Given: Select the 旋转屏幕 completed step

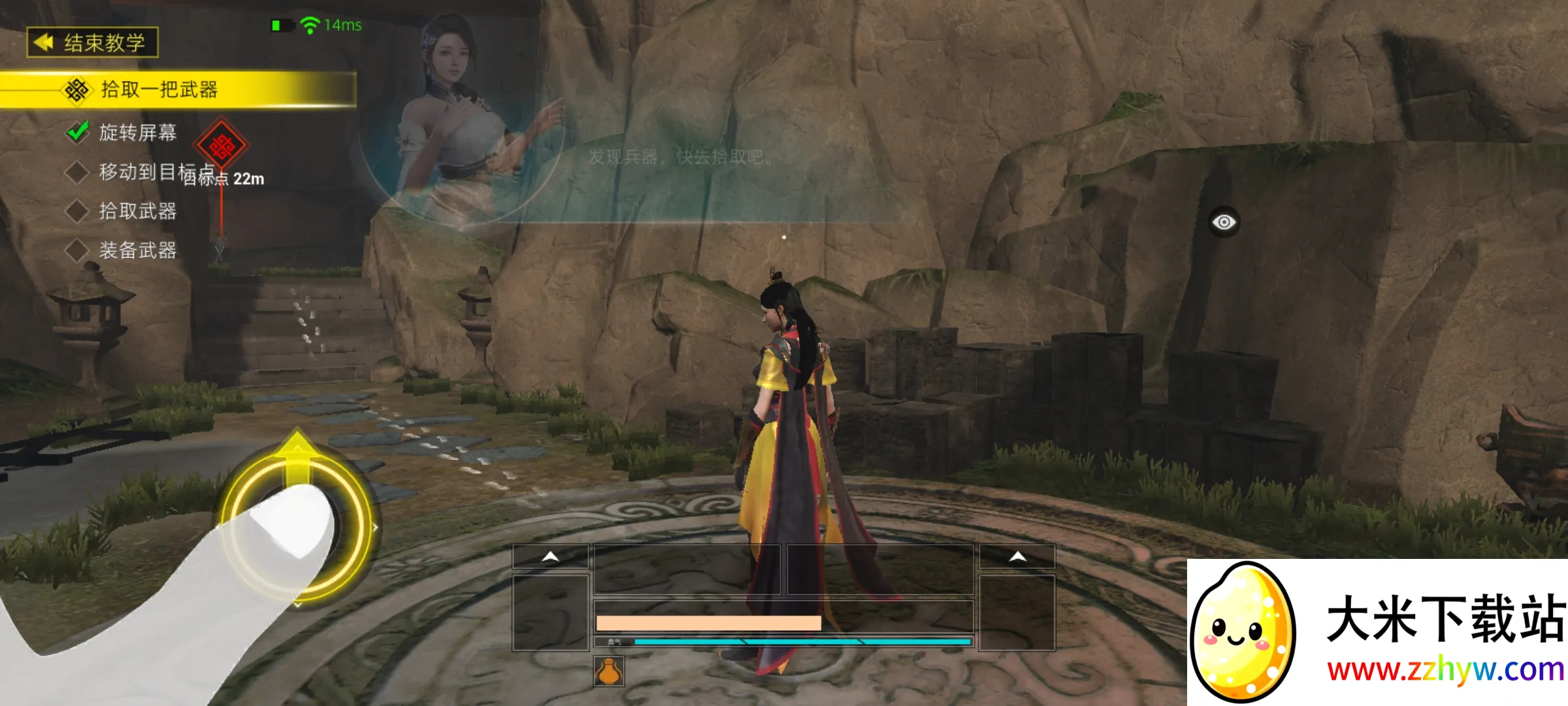Looking at the screenshot, I should [x=137, y=133].
